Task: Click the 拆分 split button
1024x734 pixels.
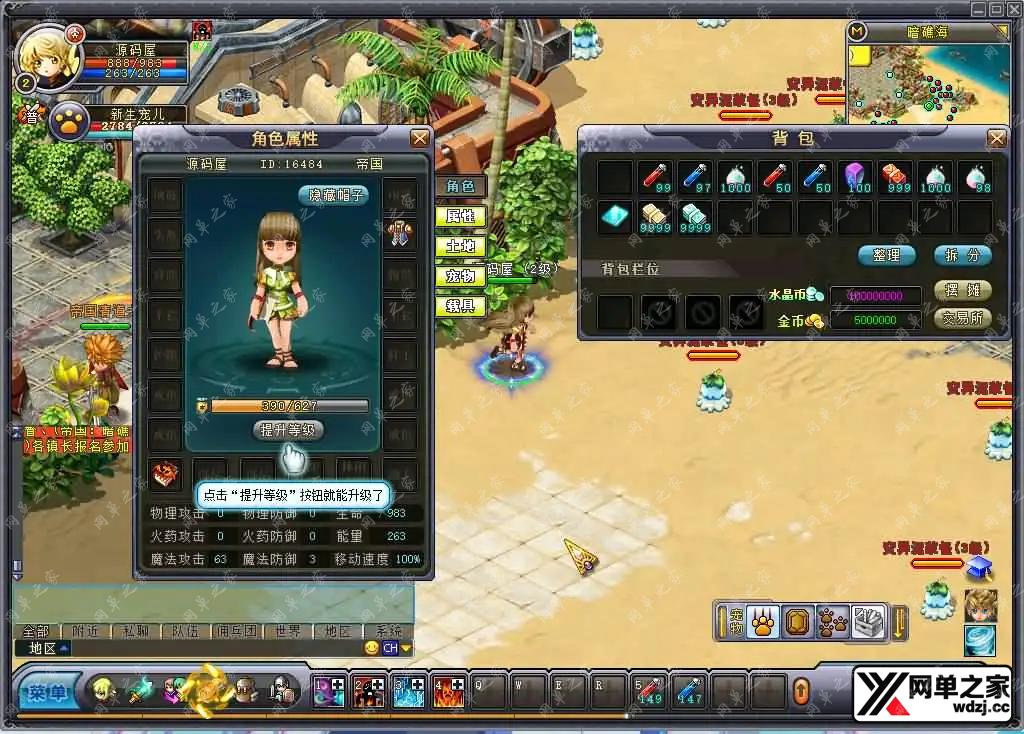Action: tap(962, 255)
